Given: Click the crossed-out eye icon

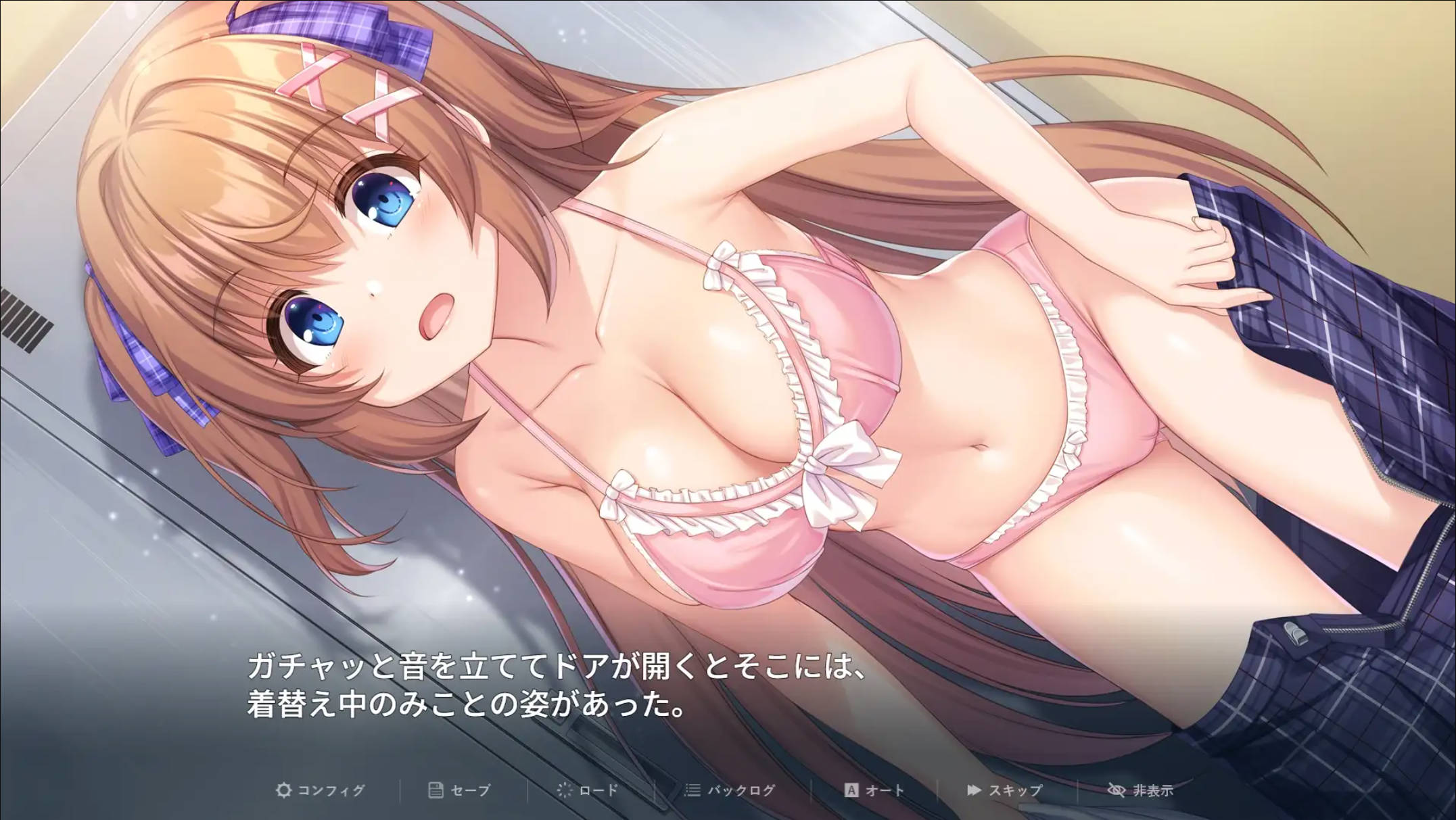Looking at the screenshot, I should [1117, 789].
